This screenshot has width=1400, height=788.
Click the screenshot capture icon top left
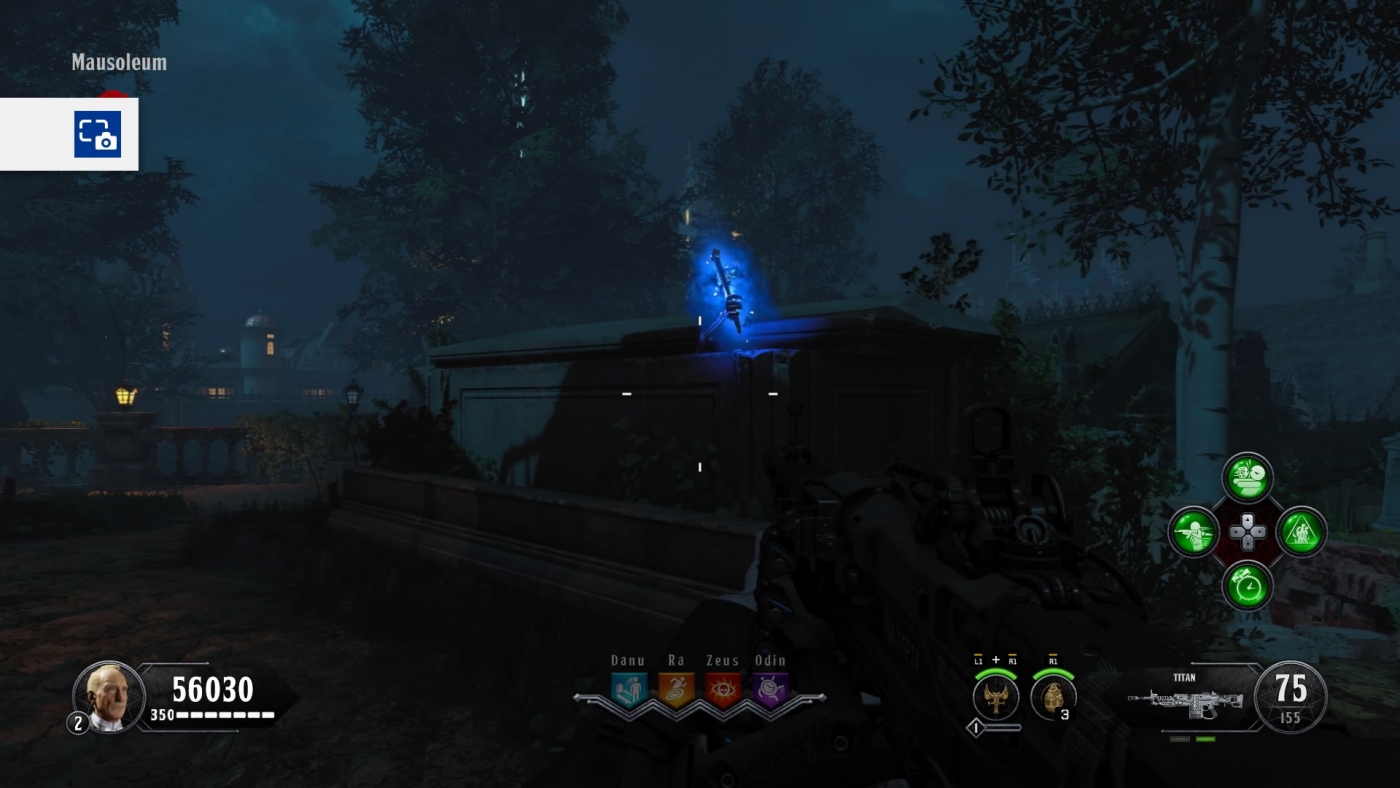point(97,134)
